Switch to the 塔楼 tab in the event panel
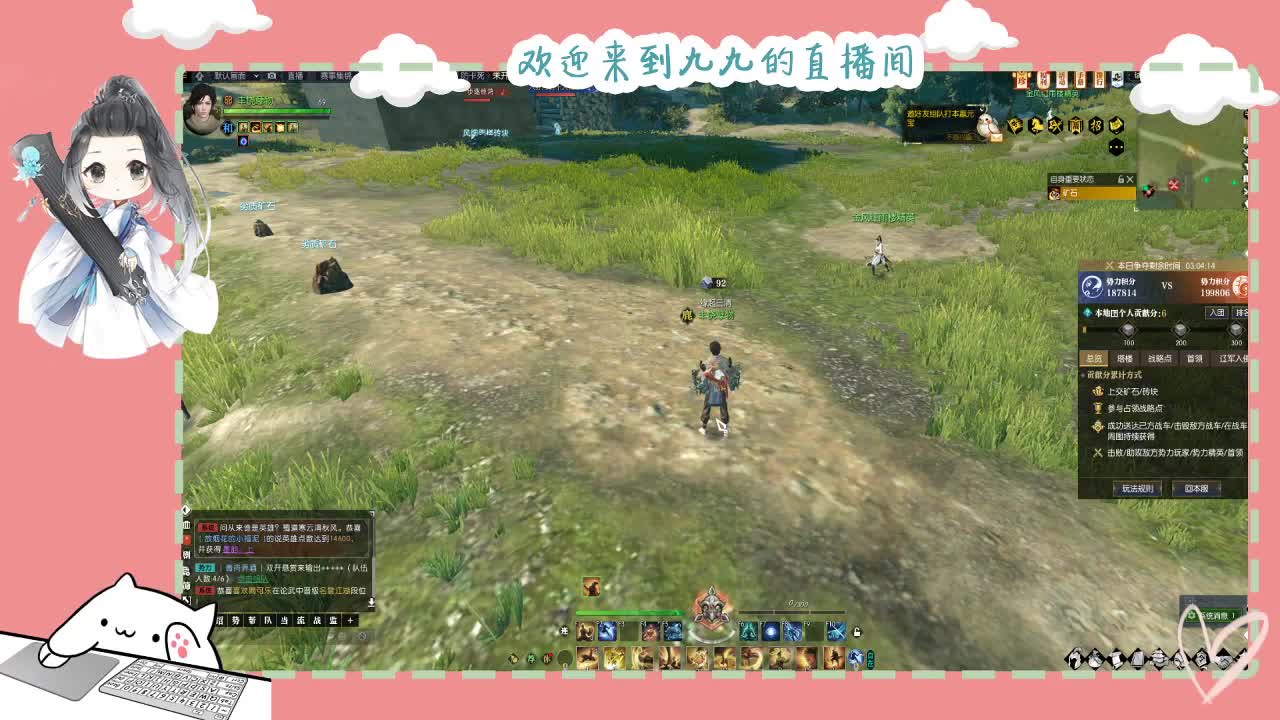The height and width of the screenshot is (720, 1280). [x=1126, y=359]
